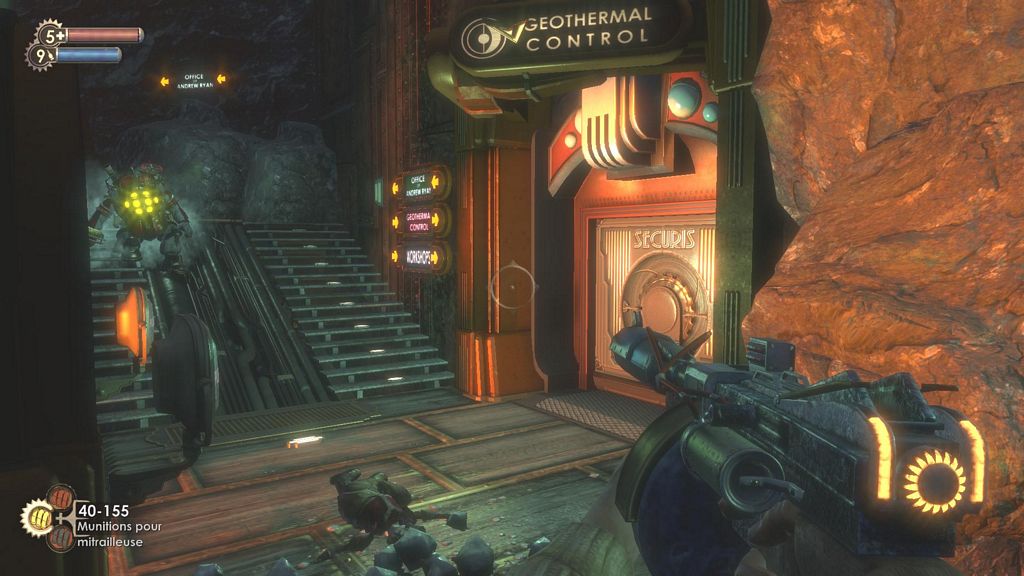This screenshot has width=1024, height=576.
Task: Switch to the dimmed grey-red ammo type icon
Action: pos(62,539)
